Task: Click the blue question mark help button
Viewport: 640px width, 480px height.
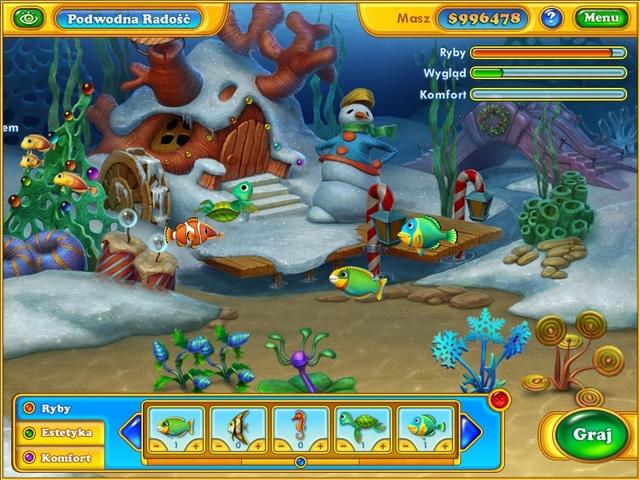Action: point(551,18)
